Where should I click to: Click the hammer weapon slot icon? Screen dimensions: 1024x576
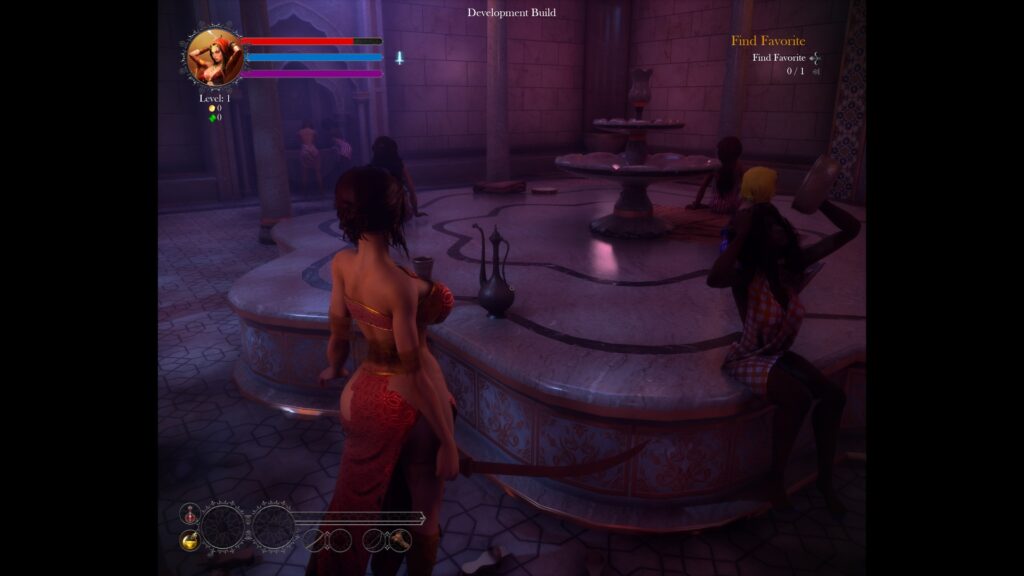click(400, 540)
